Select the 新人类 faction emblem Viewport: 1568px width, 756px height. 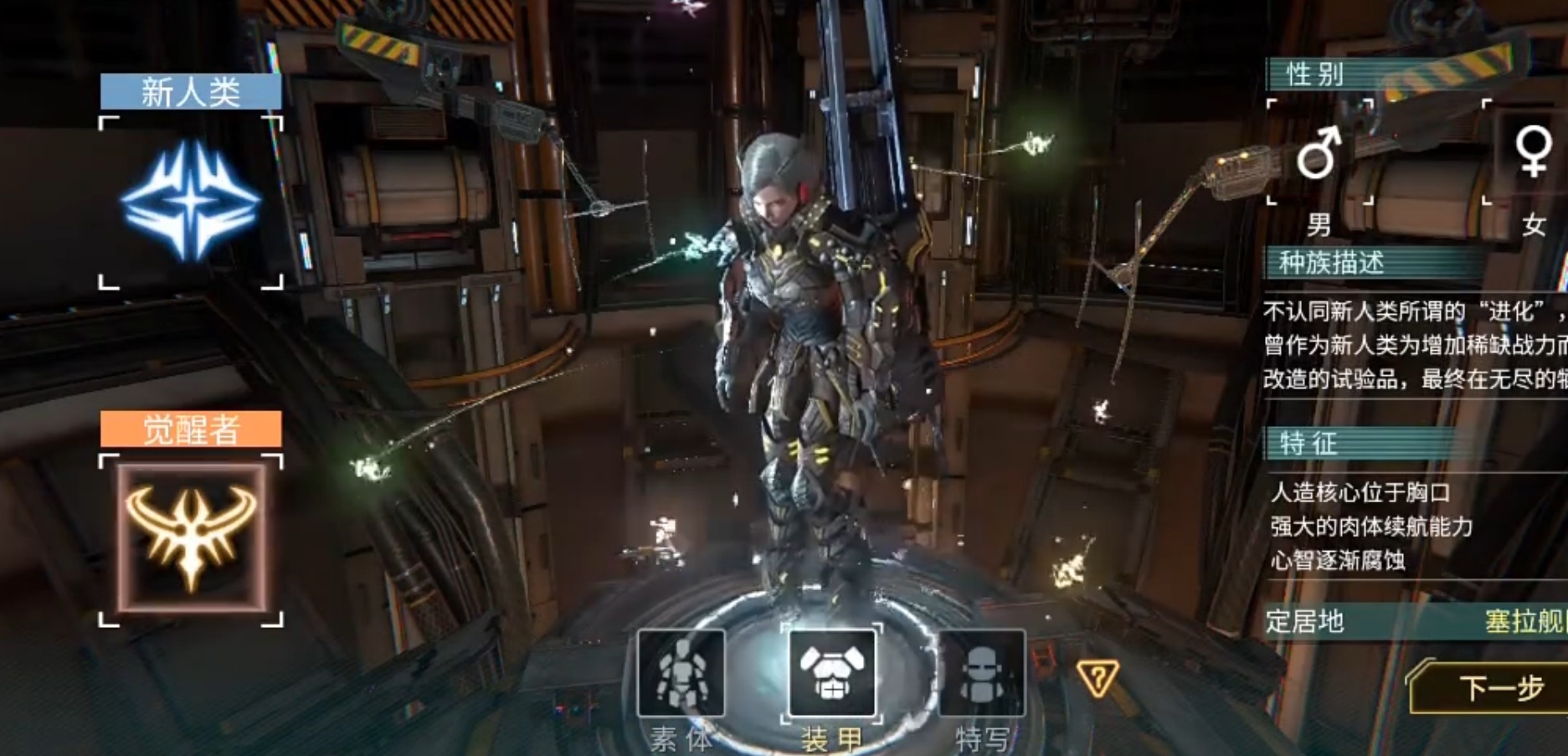tap(191, 202)
